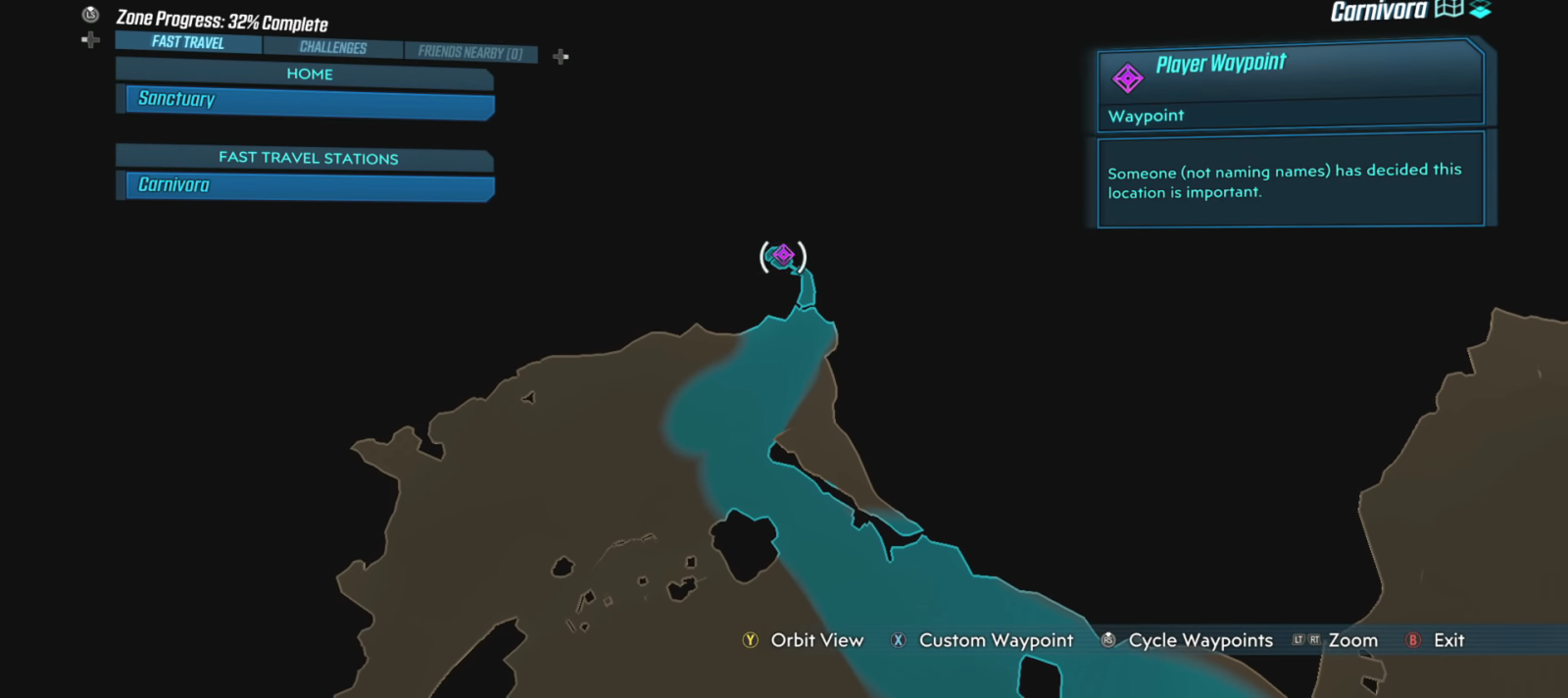The width and height of the screenshot is (1568, 698).
Task: Open the Challenges tab
Action: 333,47
